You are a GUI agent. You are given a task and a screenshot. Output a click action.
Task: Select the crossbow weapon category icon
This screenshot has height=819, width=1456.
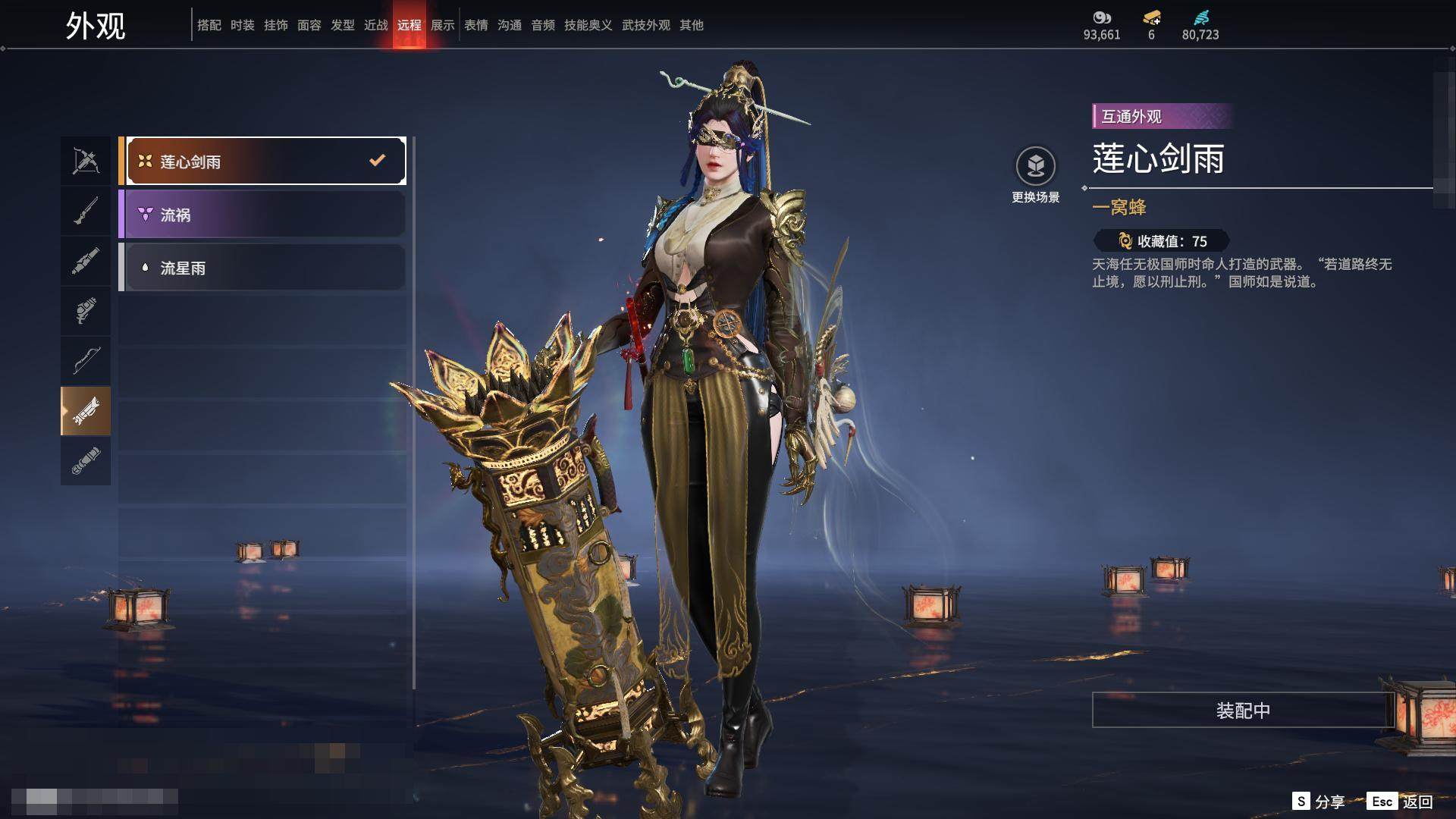(86, 161)
